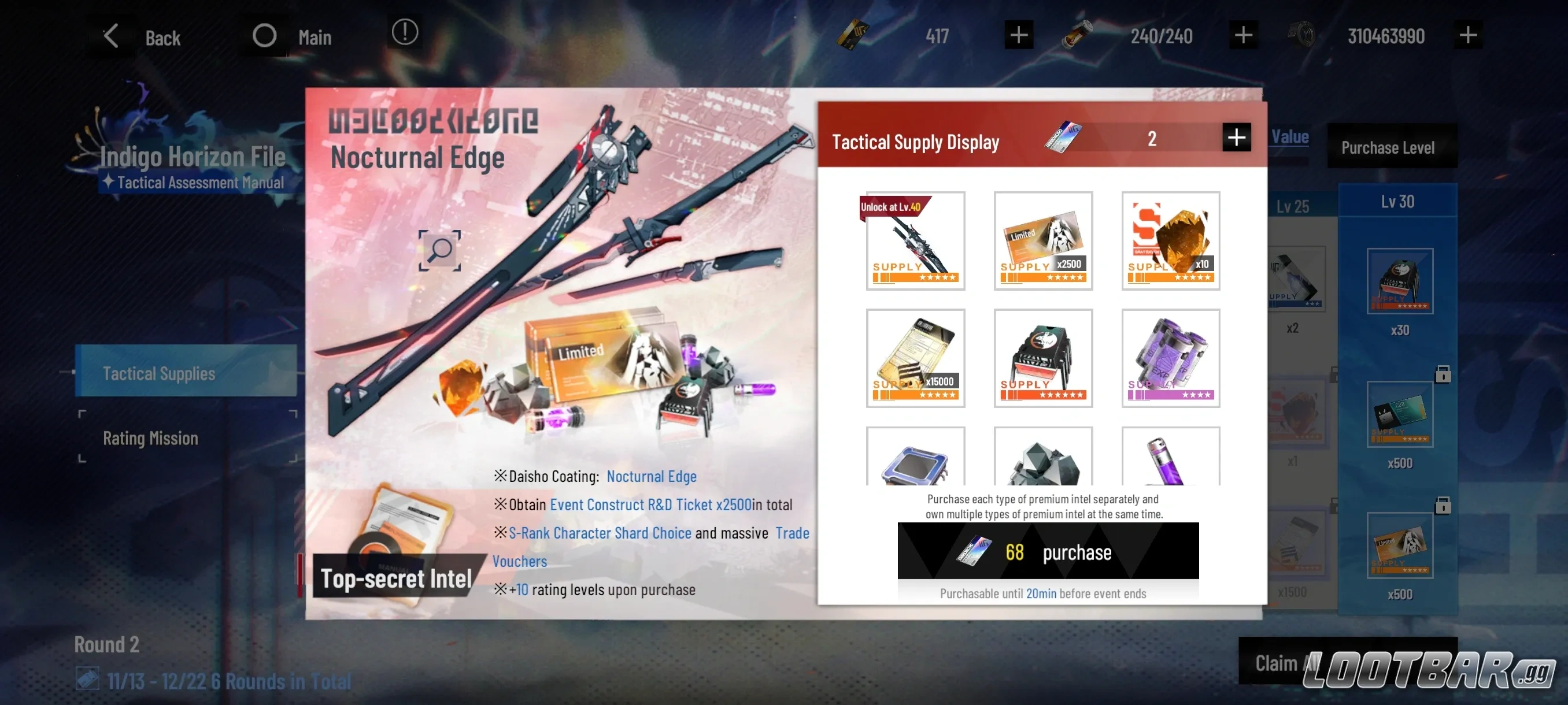Image resolution: width=1568 pixels, height=705 pixels.
Task: Click the gold coin currency icon
Action: coord(1300,35)
